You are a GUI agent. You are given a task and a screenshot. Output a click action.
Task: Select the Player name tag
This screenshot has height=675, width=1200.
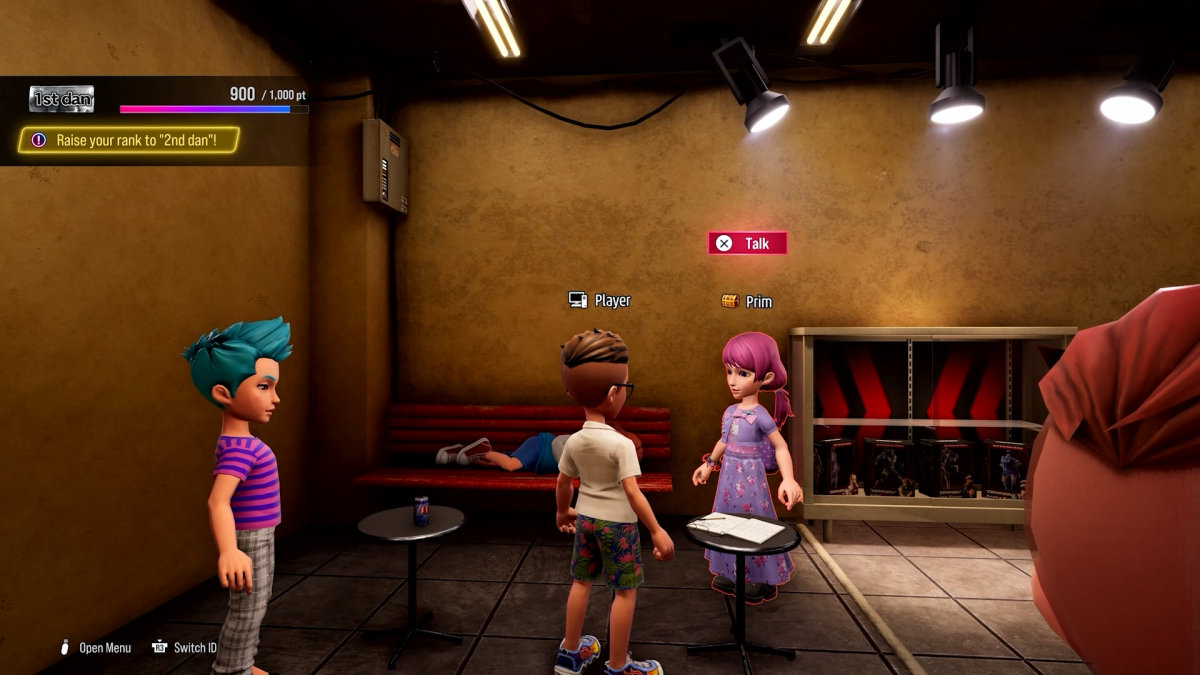600,300
